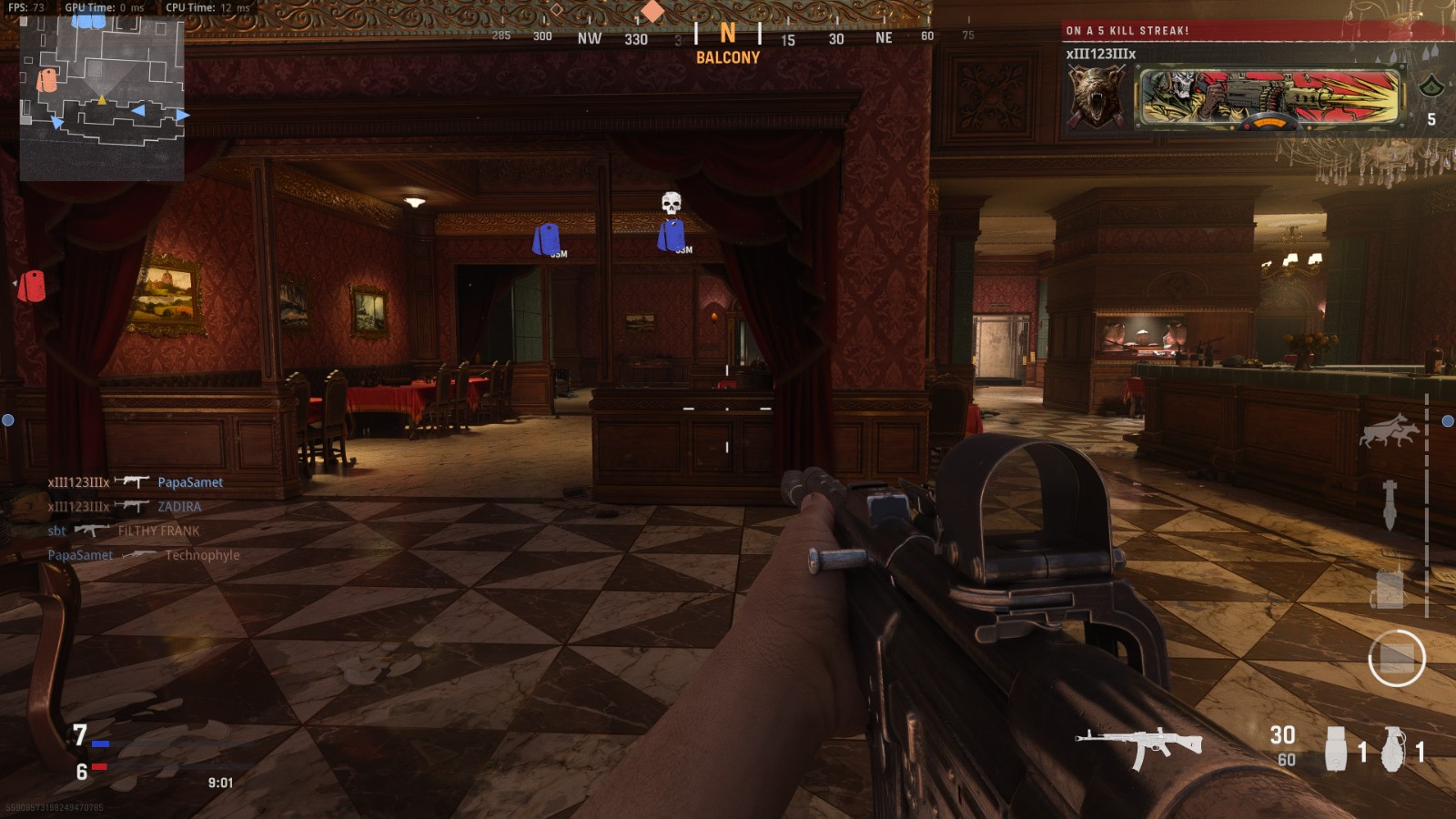Activate the circular field upgrade icon

tap(1396, 657)
